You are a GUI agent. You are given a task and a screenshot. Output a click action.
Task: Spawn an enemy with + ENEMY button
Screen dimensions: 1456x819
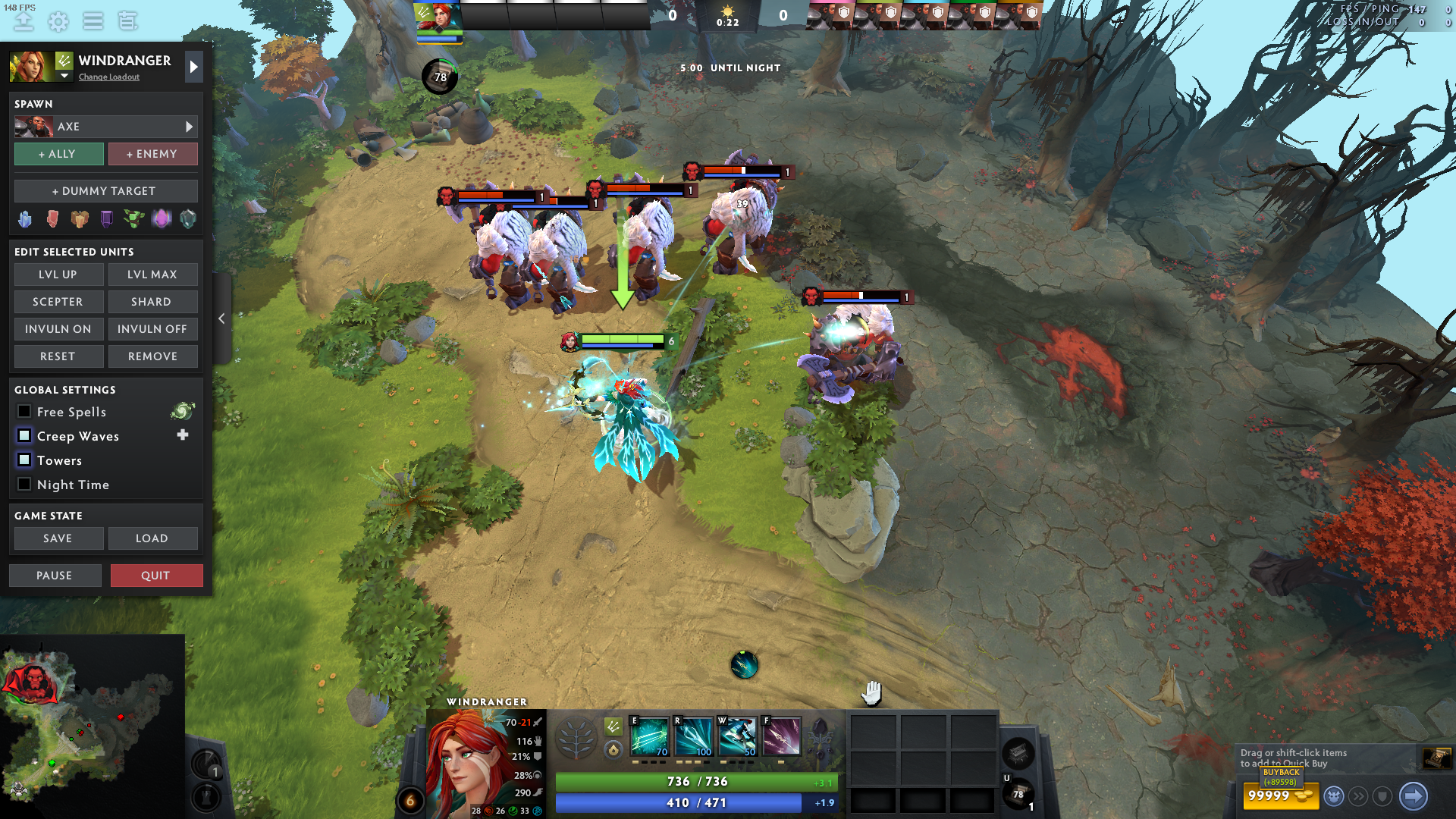[152, 154]
